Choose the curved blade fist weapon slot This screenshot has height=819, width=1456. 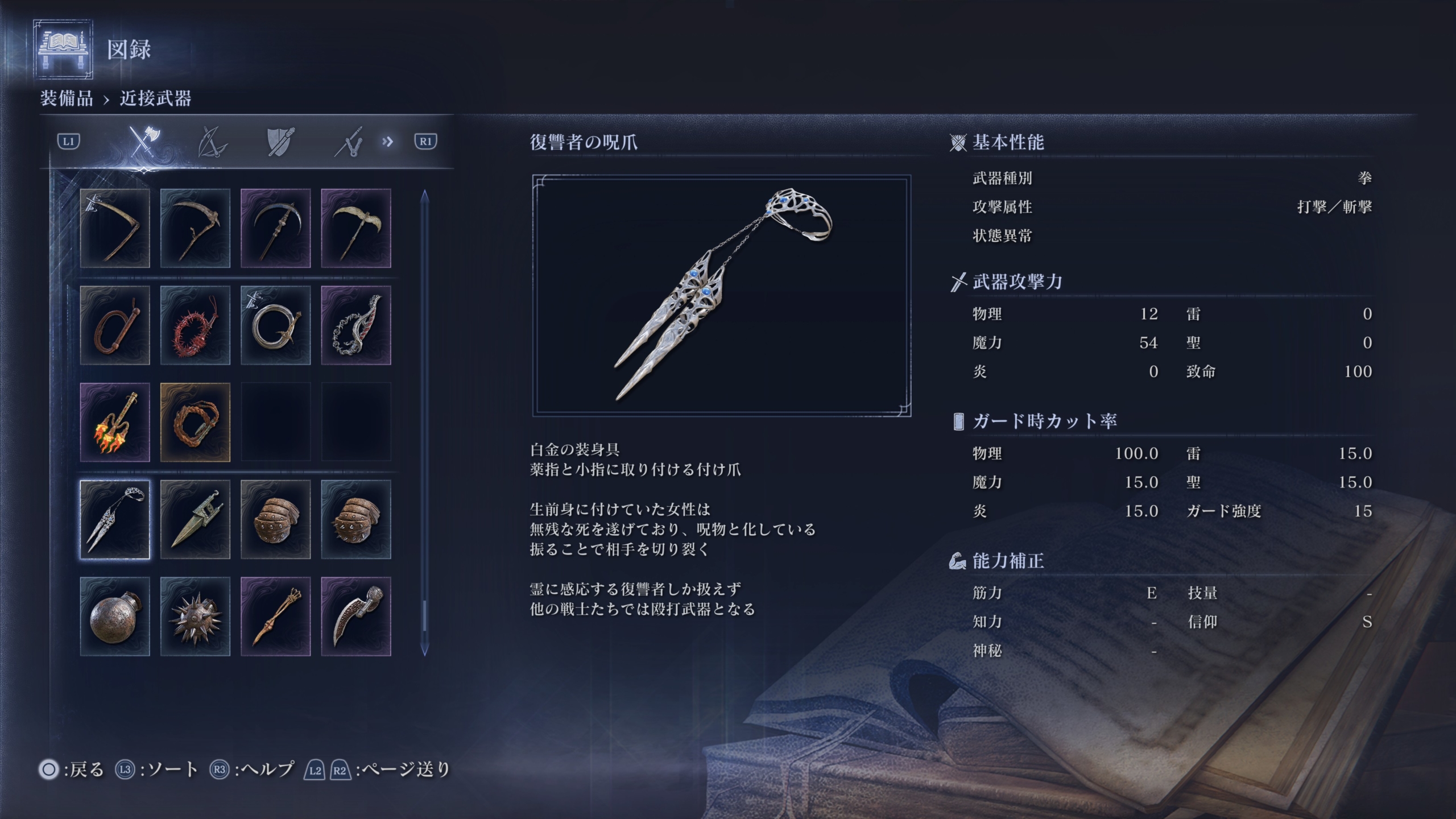point(356,617)
